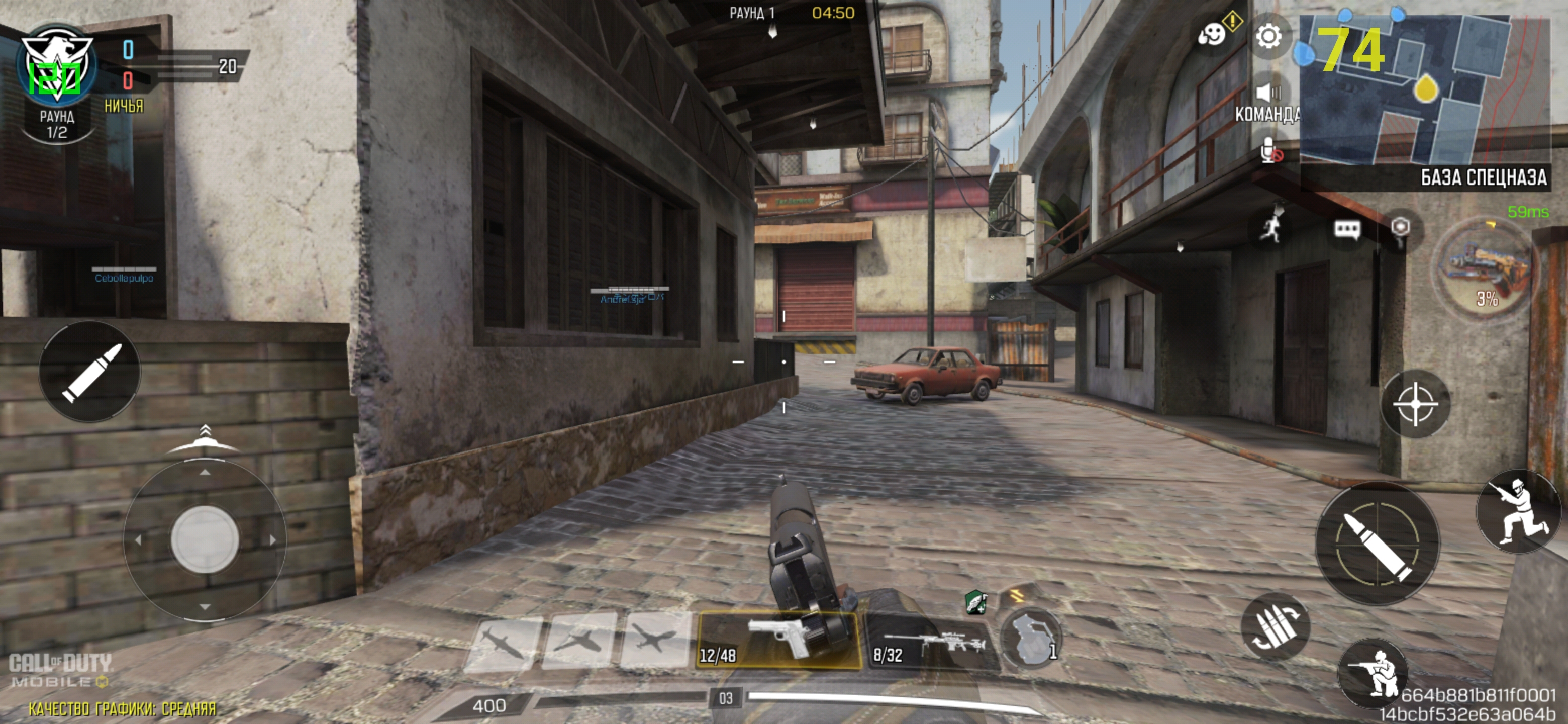Screen dimensions: 1568x724
Task: Select the missile scorestreak slot
Action: [x=503, y=644]
